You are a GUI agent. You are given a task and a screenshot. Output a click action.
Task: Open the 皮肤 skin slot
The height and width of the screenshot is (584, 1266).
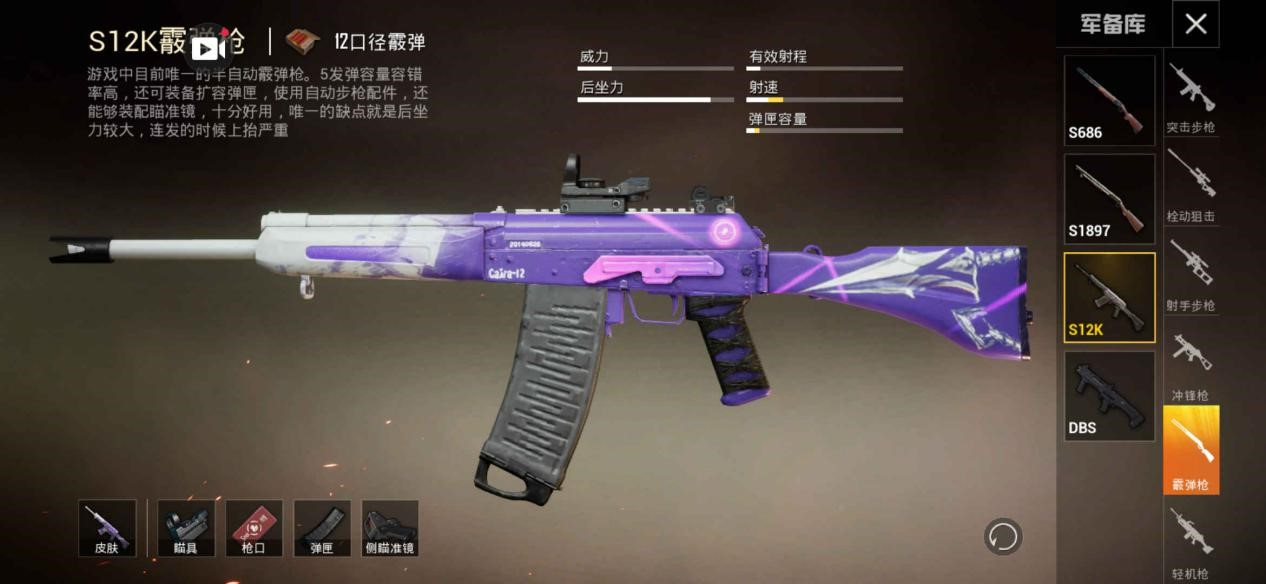(107, 528)
